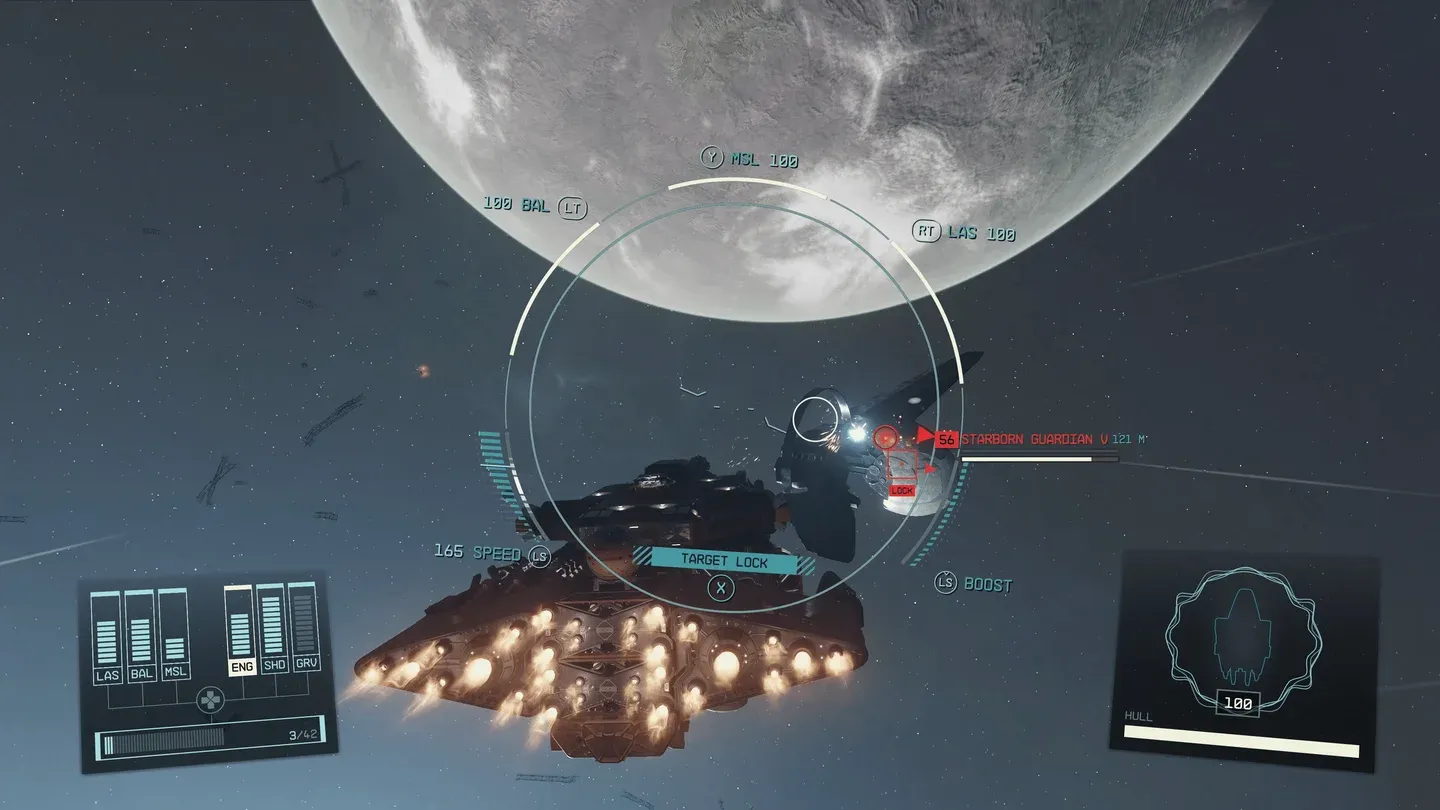Select the SHD shield power system
The image size is (1440, 810).
point(274,665)
